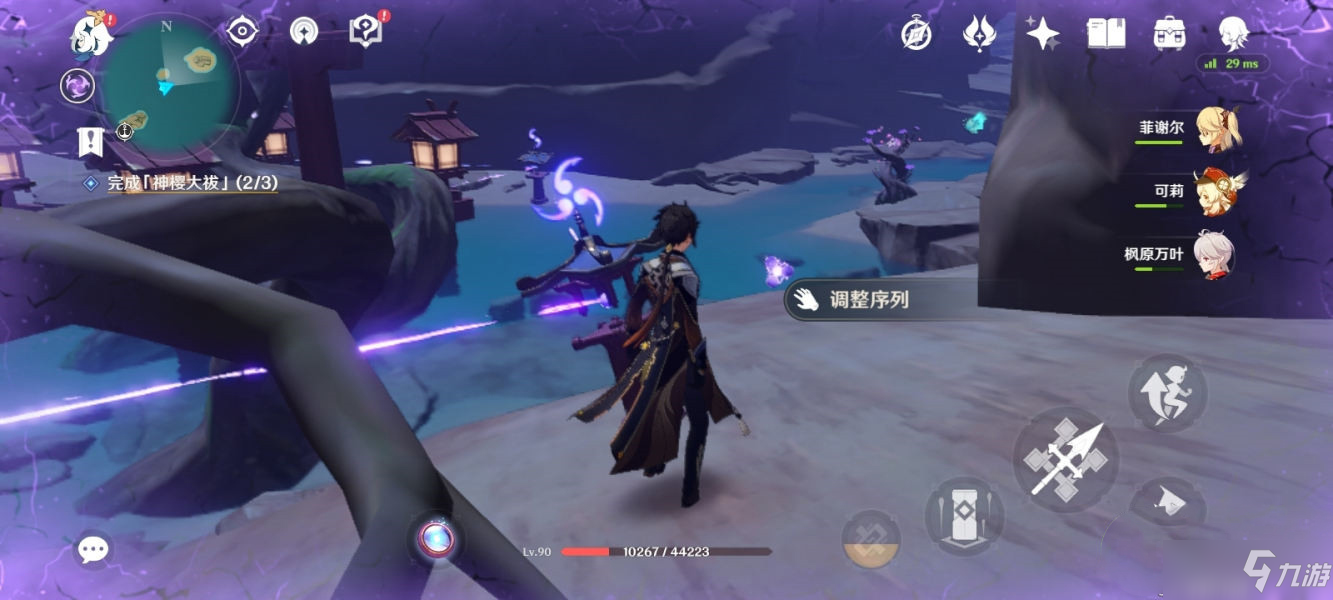
Task: Open the book-shaped handbook icon
Action: (x=1106, y=33)
